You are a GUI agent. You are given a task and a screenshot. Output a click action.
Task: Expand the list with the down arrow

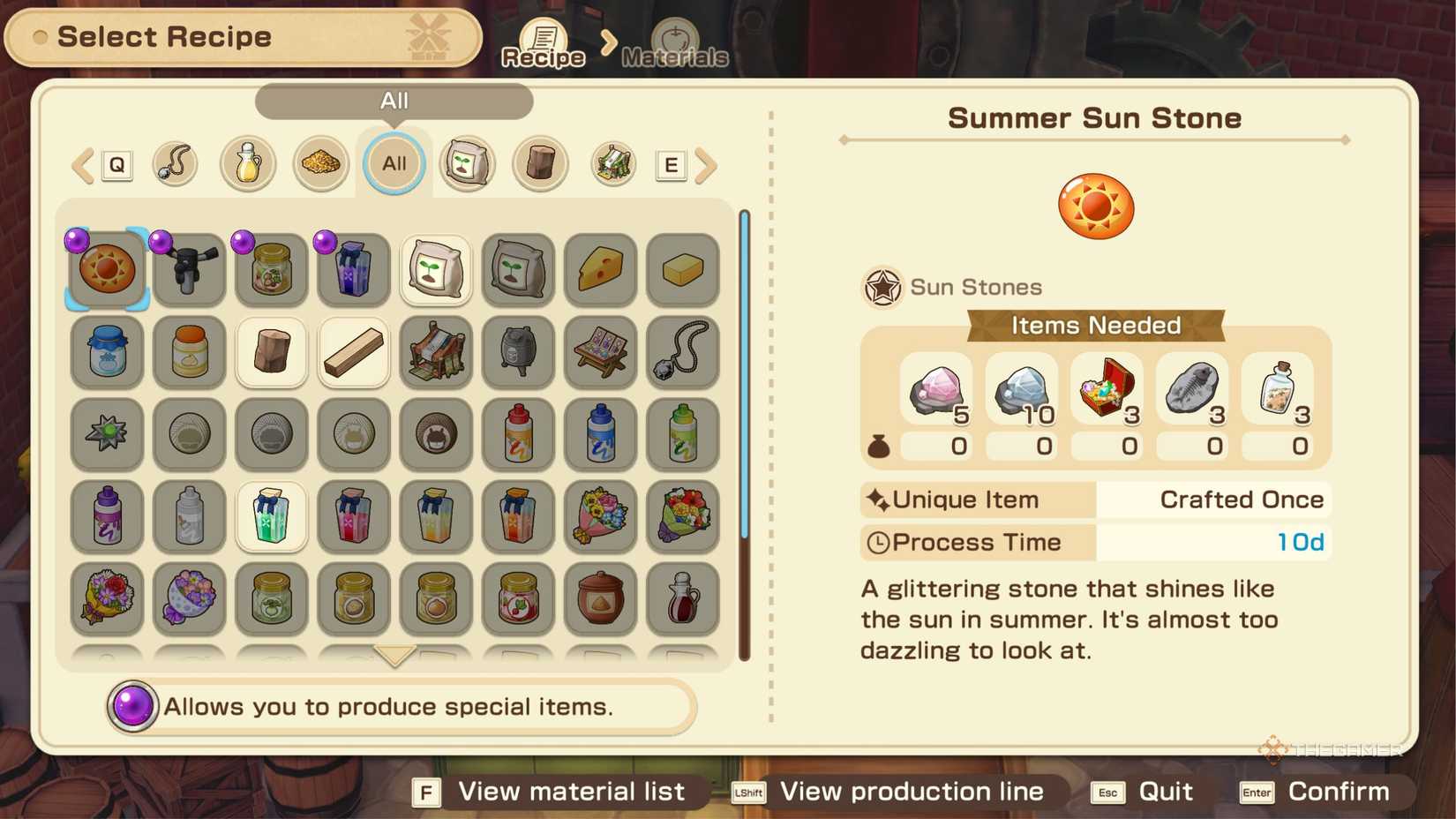[394, 655]
